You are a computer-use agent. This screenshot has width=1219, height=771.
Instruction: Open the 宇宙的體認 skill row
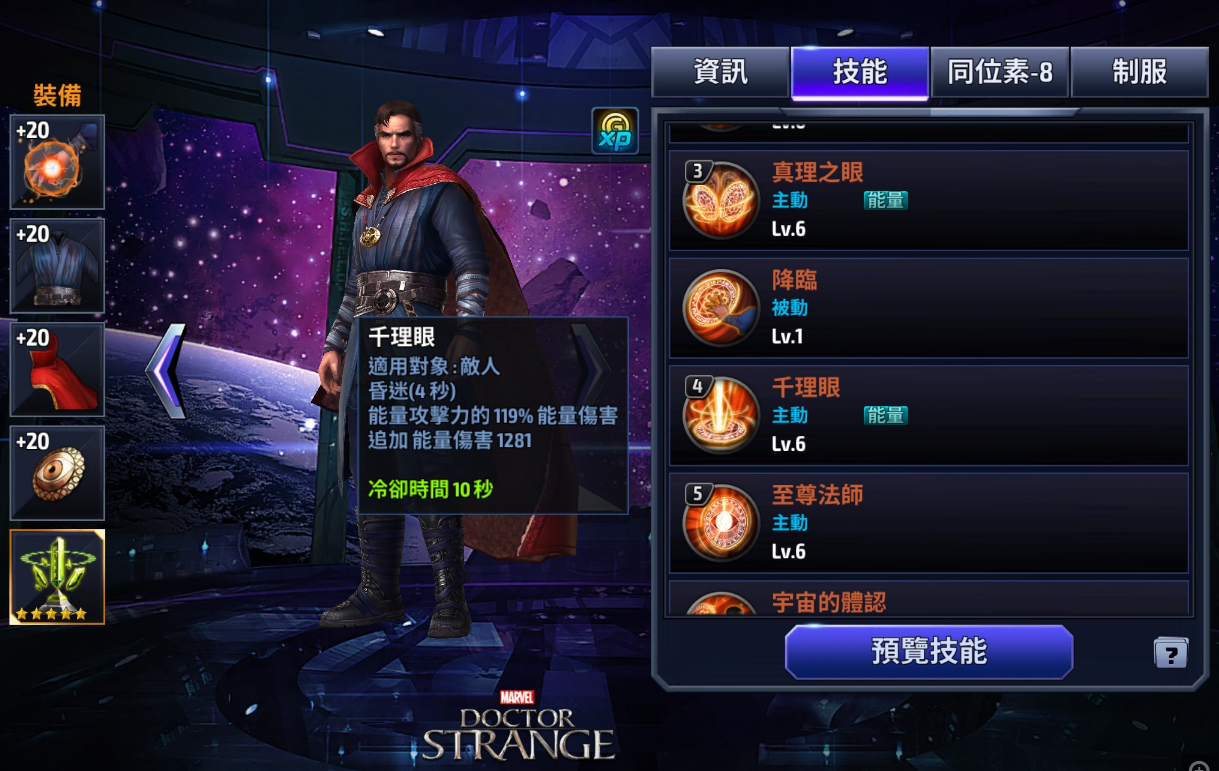pos(929,600)
